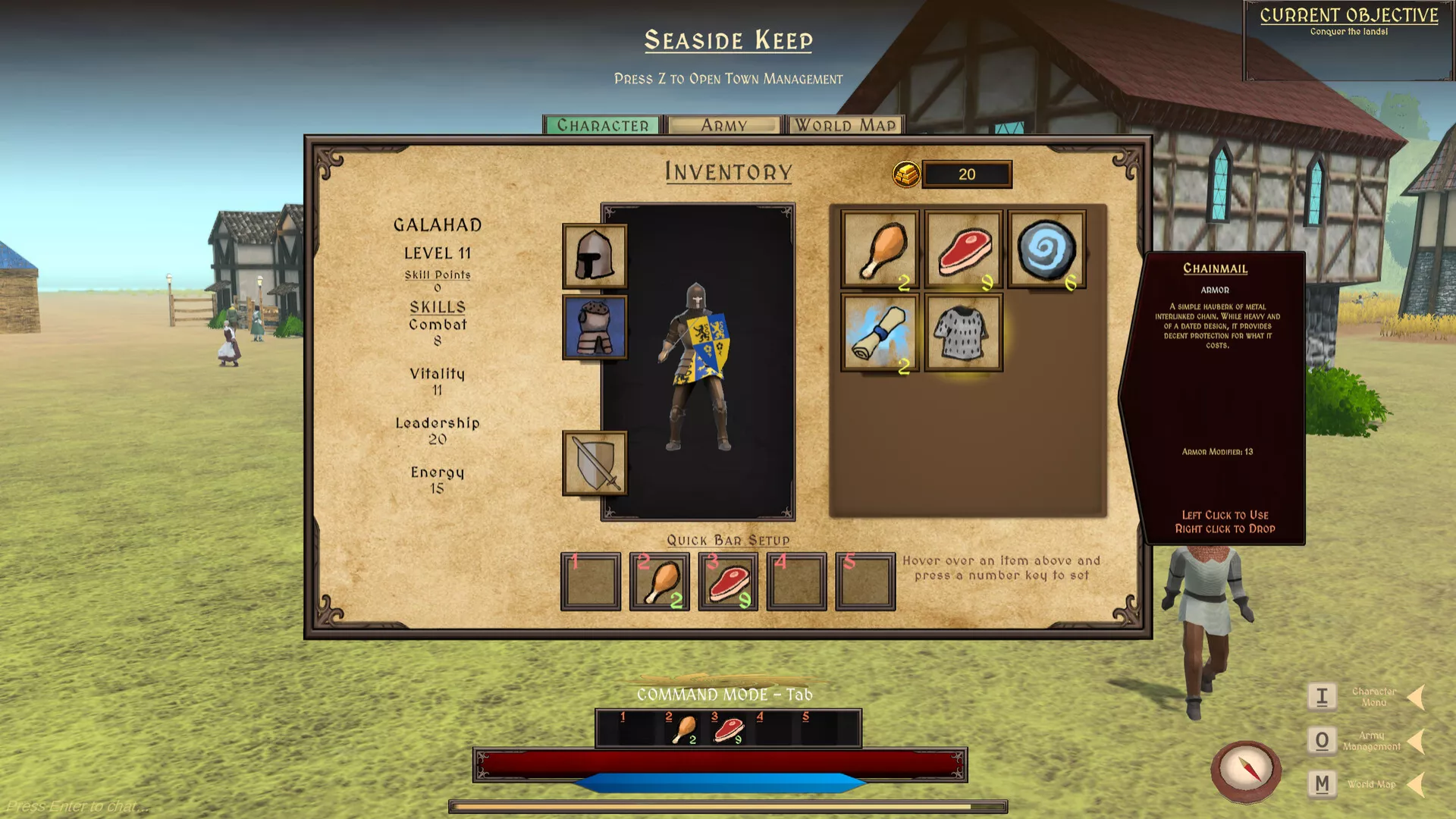Select the equipped body armor slot
Screen dimensions: 1456x819
coord(595,327)
